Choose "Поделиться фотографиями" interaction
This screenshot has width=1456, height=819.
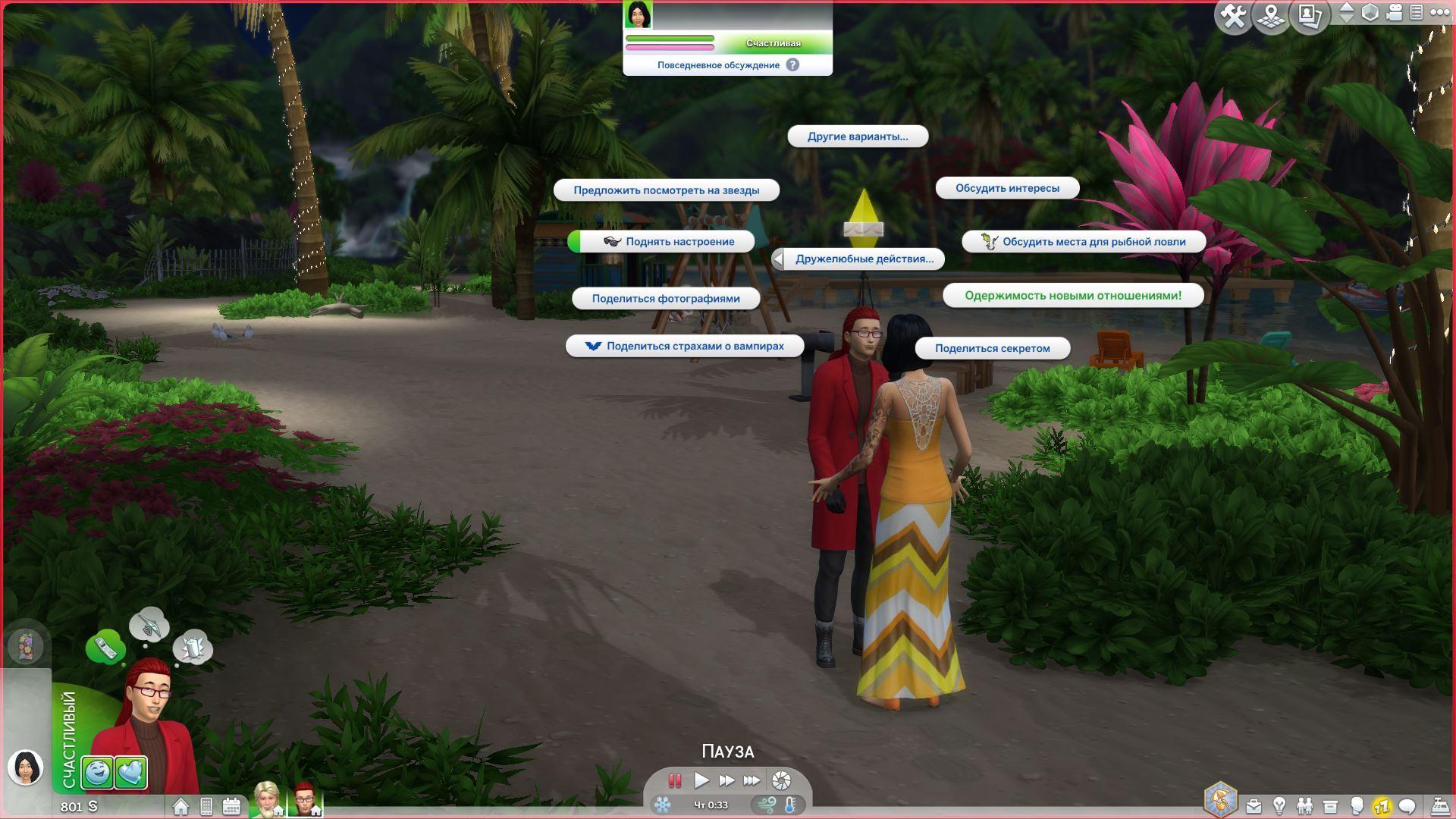pyautogui.click(x=666, y=299)
